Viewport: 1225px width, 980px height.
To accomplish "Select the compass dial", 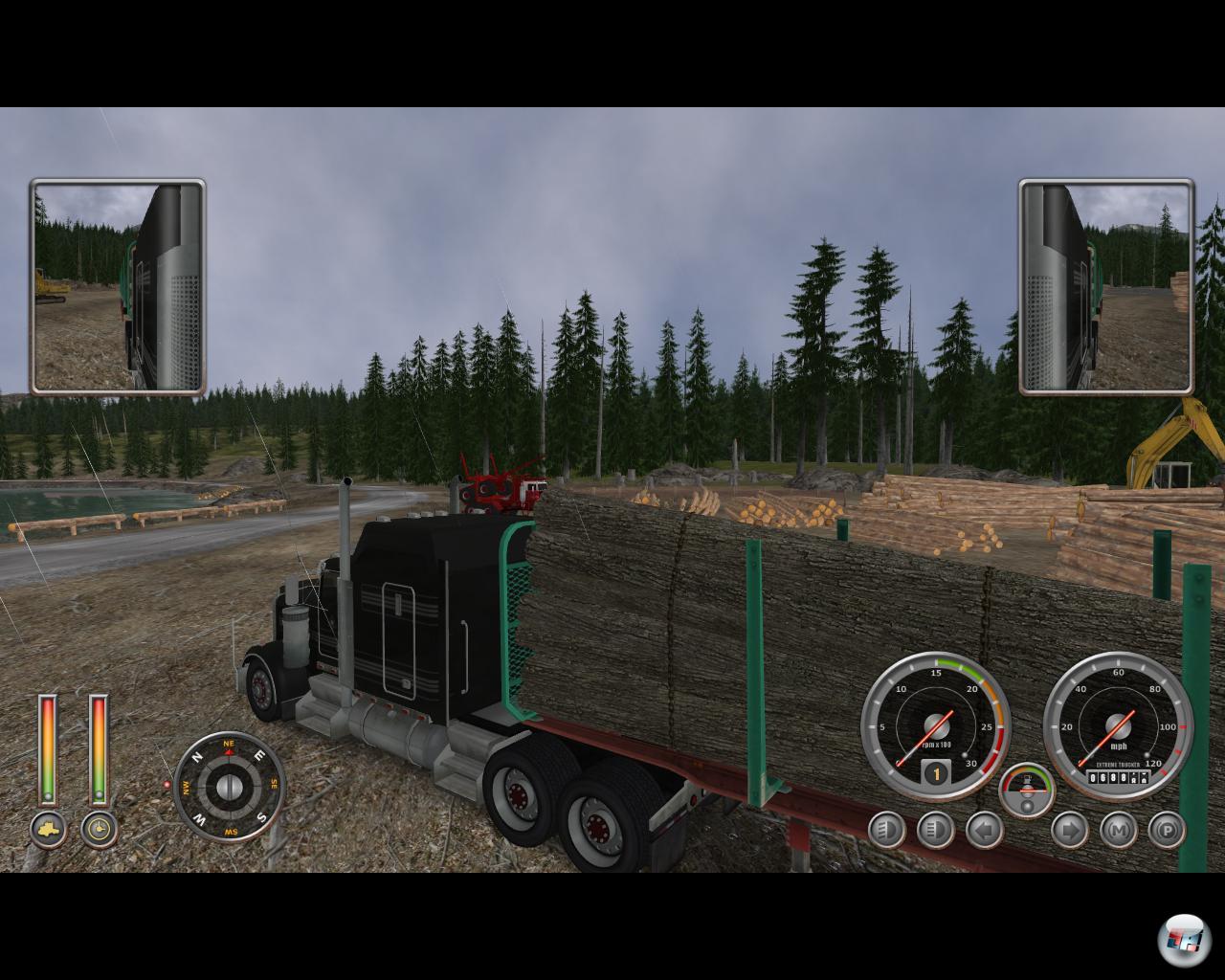I will coord(229,788).
